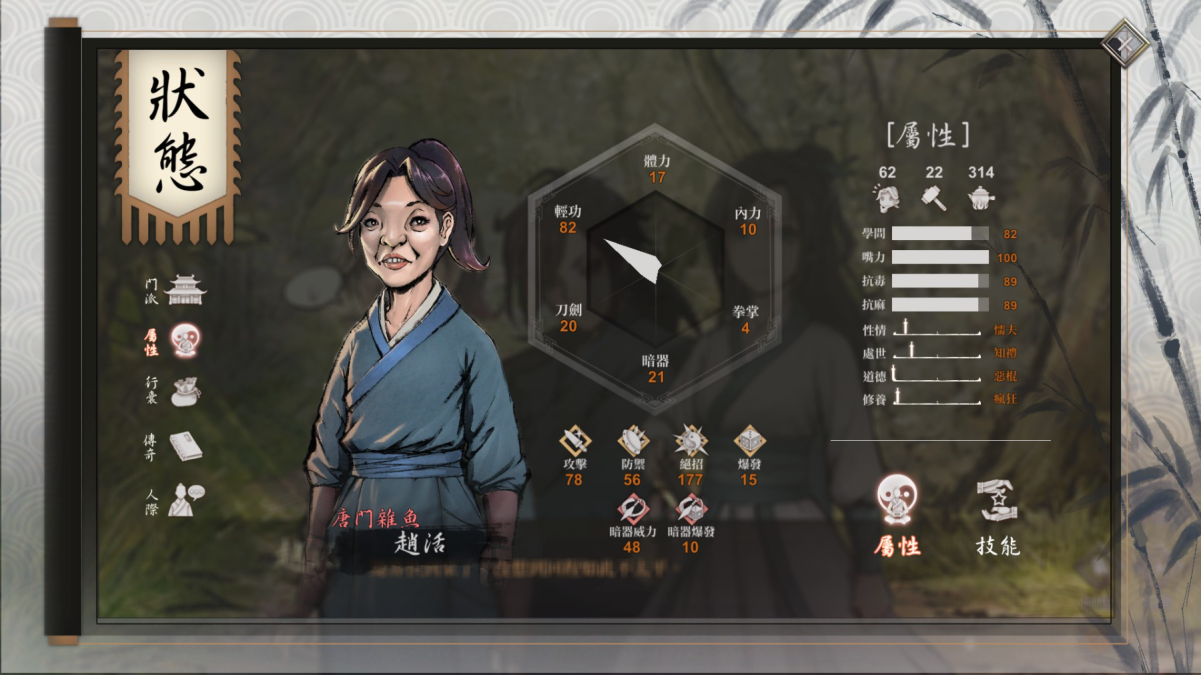Open the 門派 (Sect) tab
Screen dimensions: 1201x675
coord(185,291)
